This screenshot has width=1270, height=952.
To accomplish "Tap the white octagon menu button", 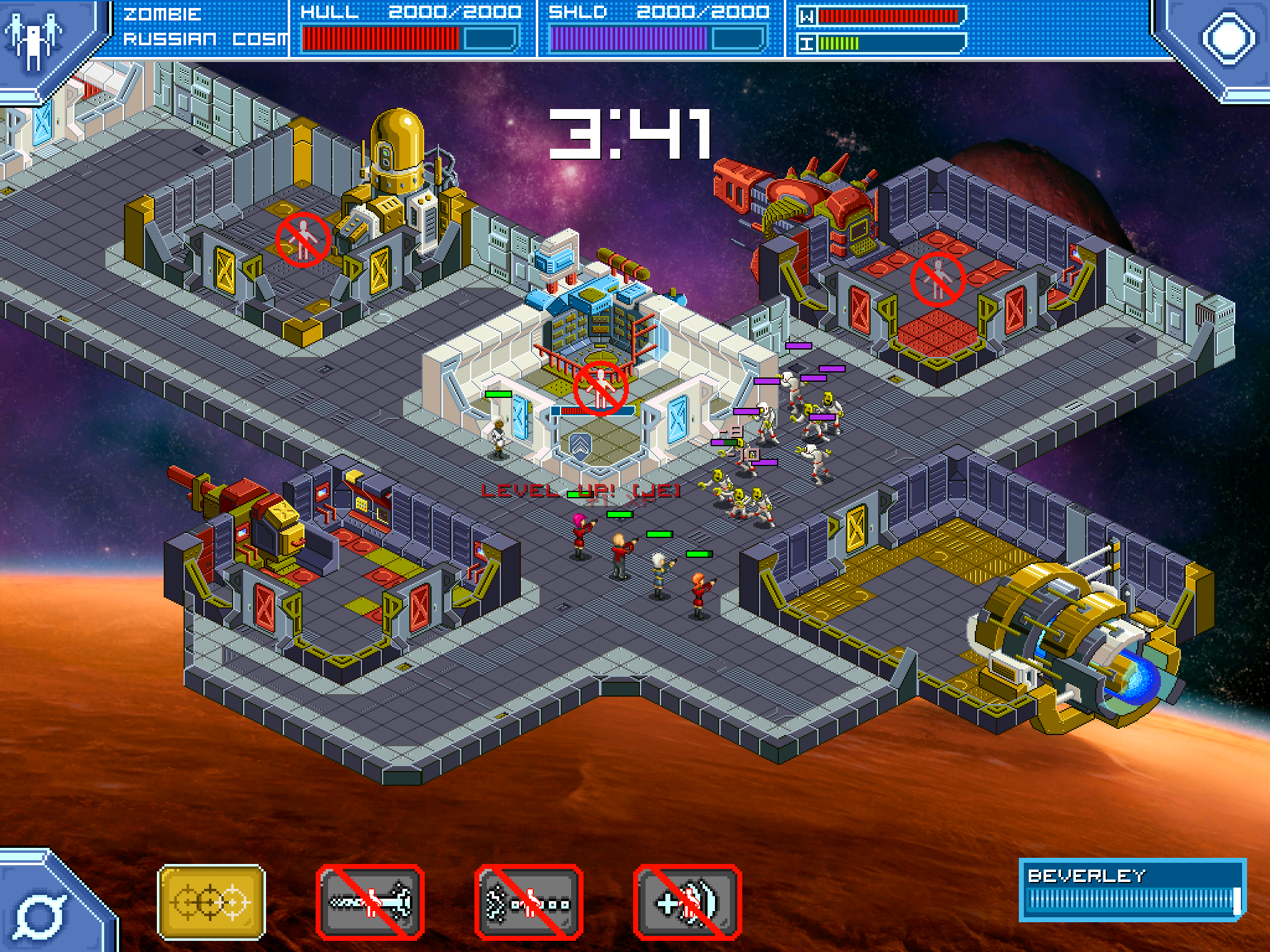I will coord(1228,37).
